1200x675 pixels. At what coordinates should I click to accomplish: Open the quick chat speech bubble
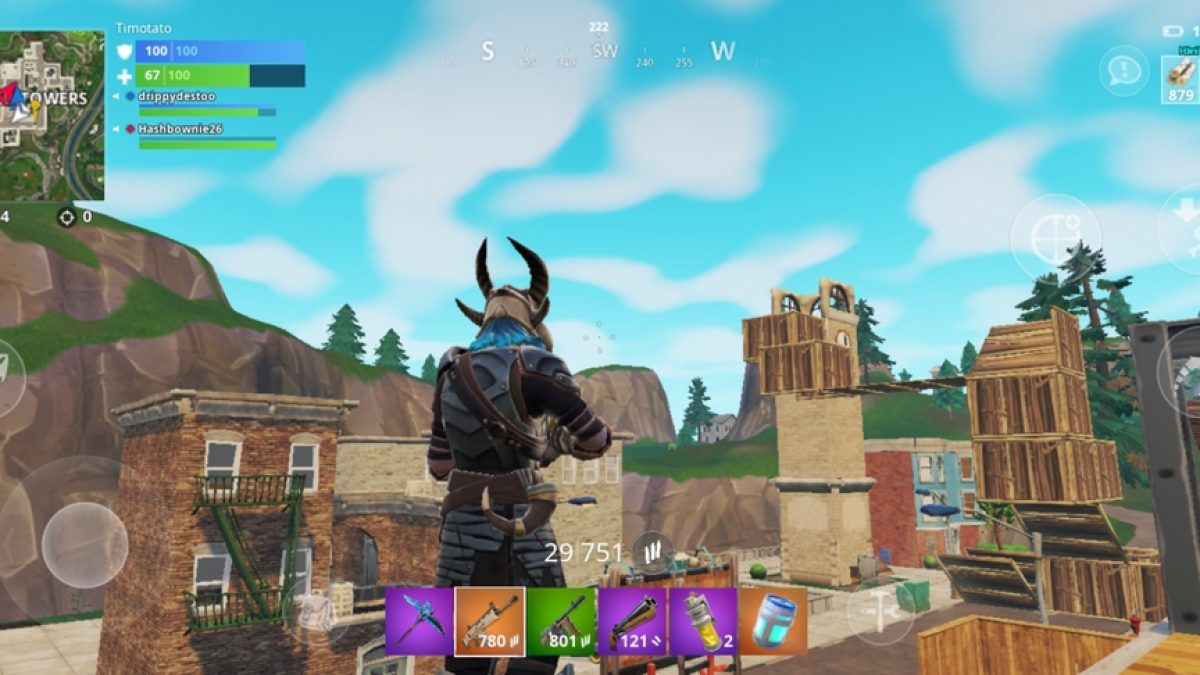tap(1124, 71)
